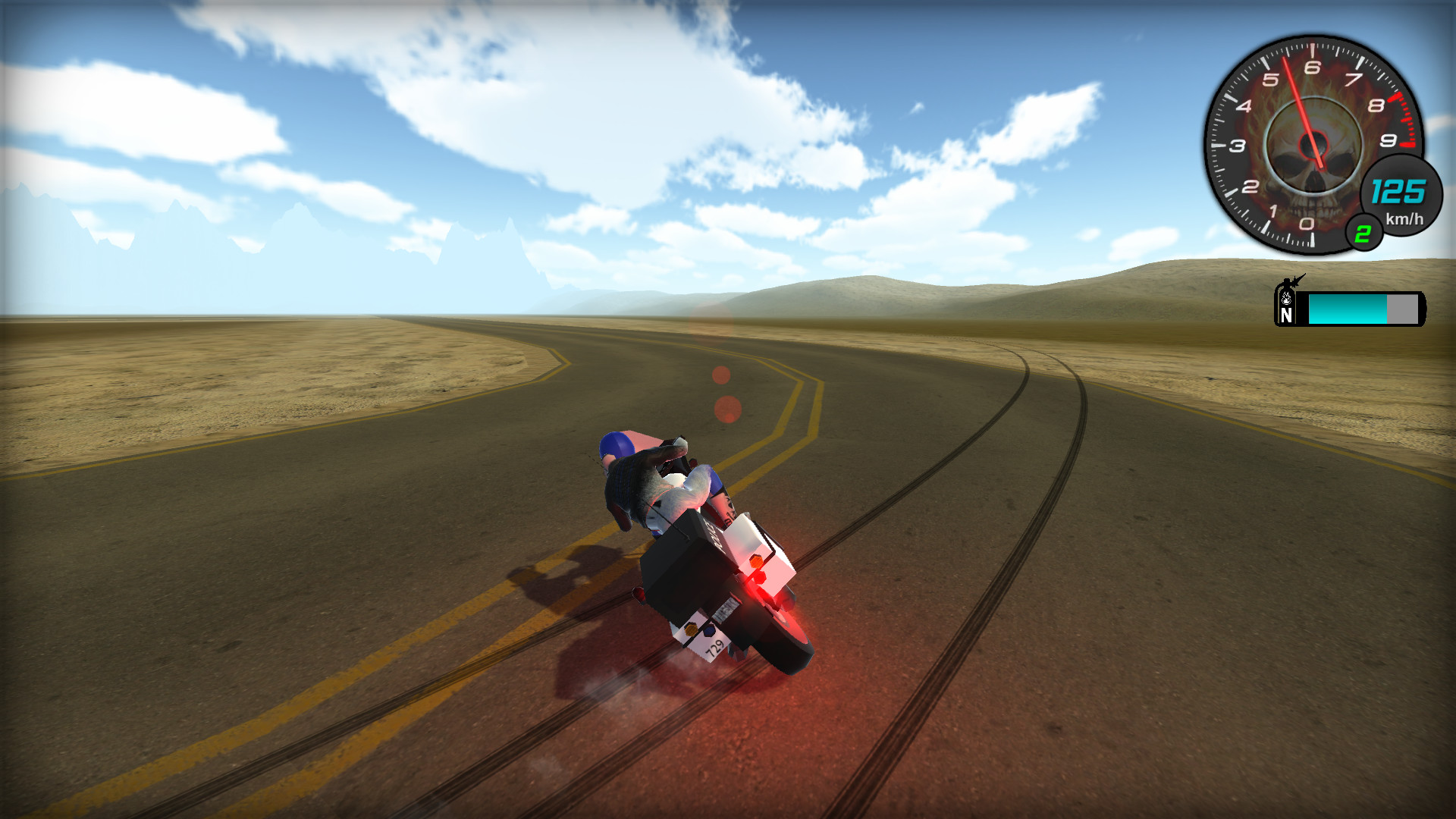Click the license plate numbered 729
Viewport: 1456px width, 819px height.
coord(715,646)
